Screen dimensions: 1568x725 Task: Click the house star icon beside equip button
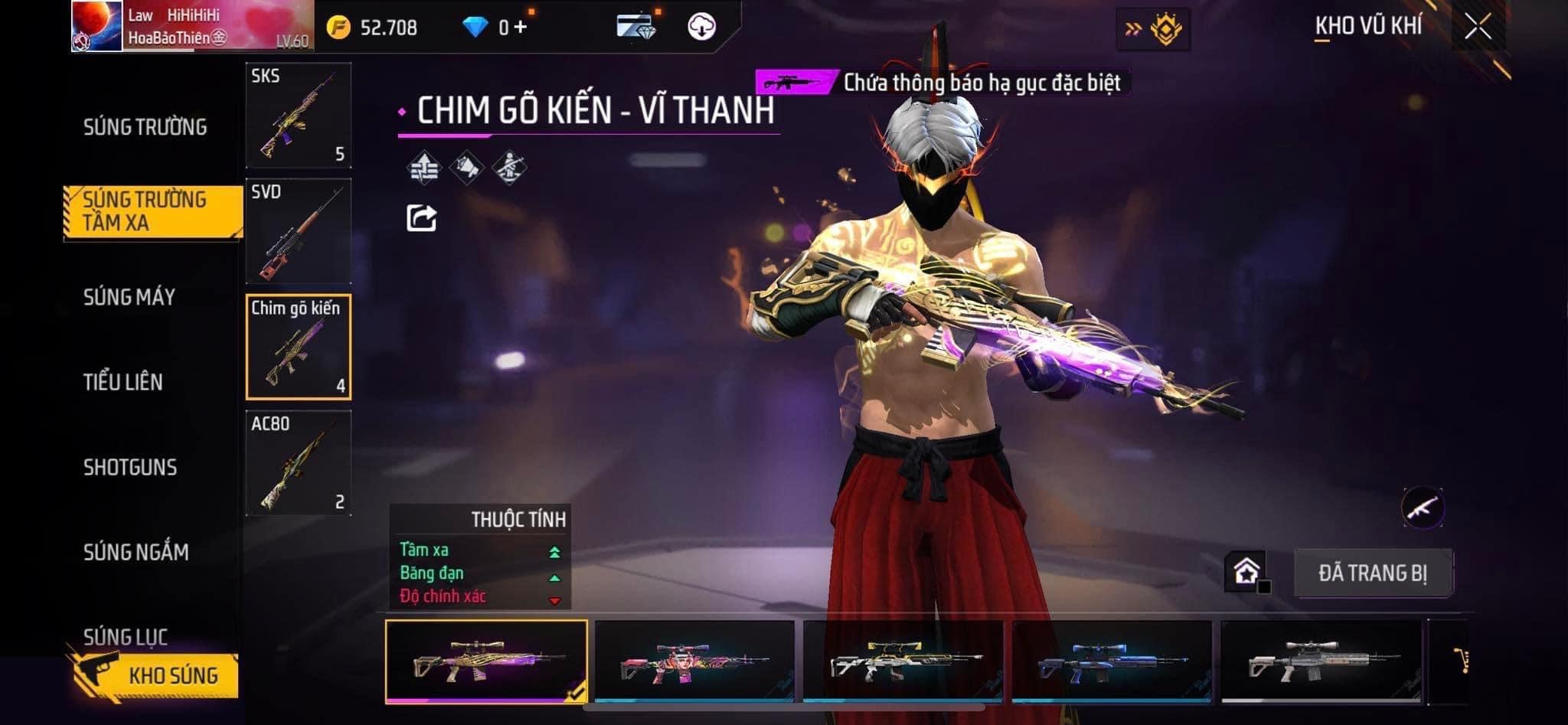1246,571
